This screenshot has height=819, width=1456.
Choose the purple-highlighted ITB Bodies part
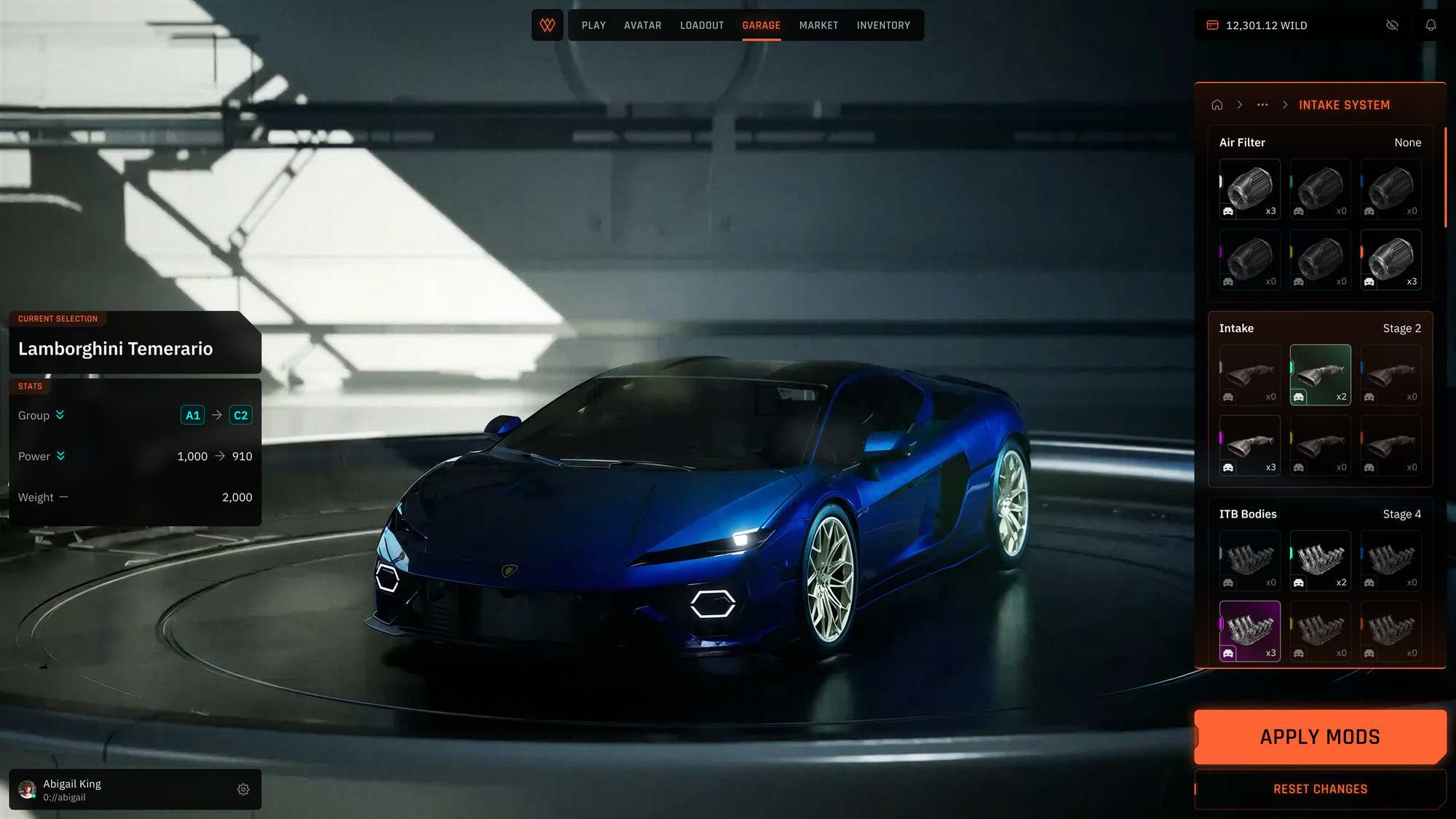[x=1249, y=631]
